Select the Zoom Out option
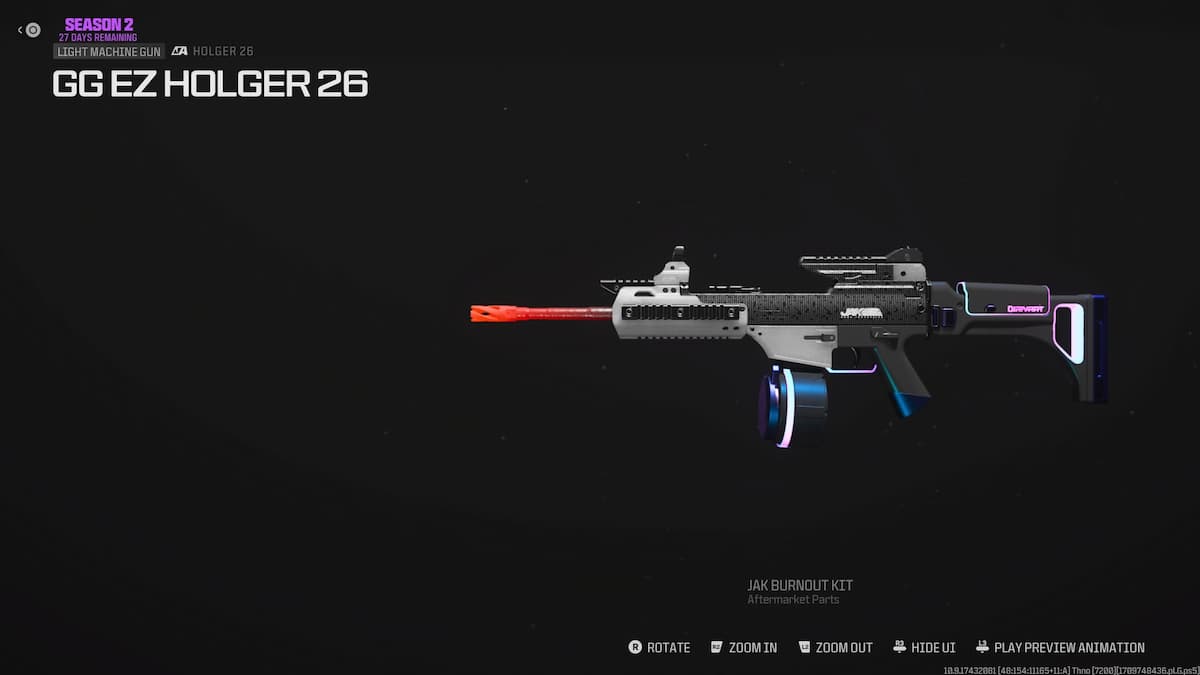 (835, 647)
